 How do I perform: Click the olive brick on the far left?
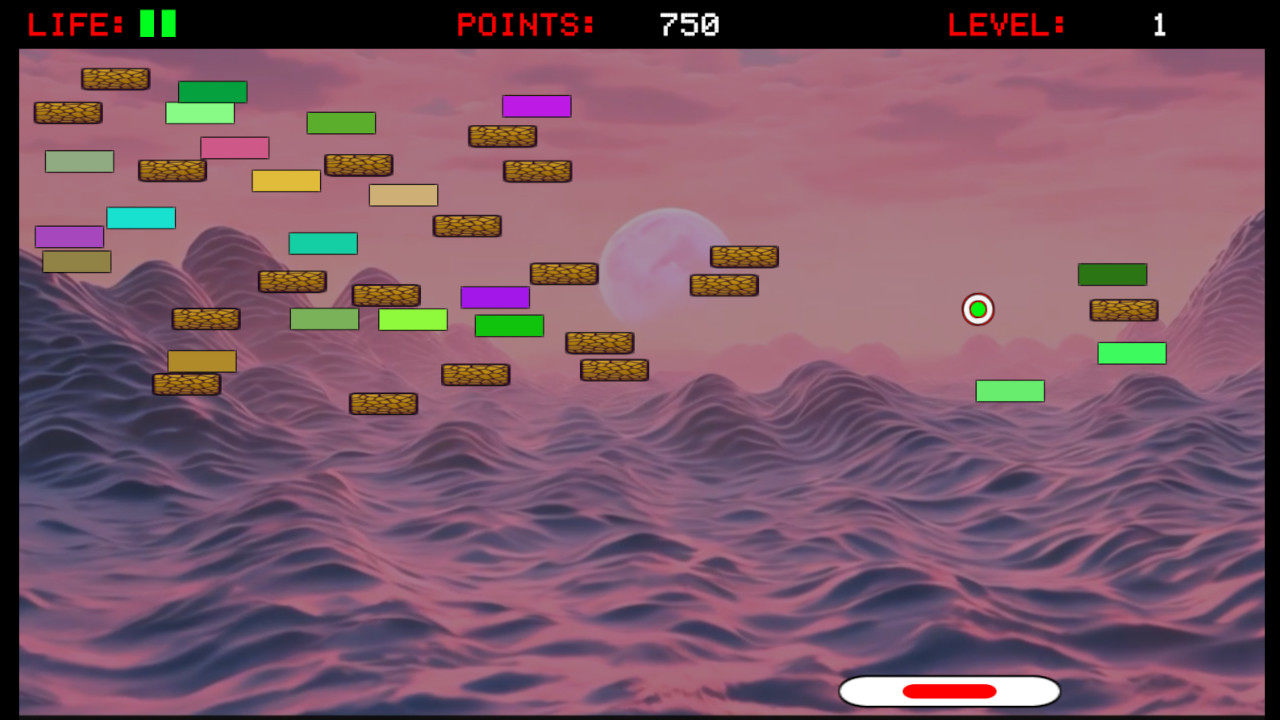tap(75, 260)
